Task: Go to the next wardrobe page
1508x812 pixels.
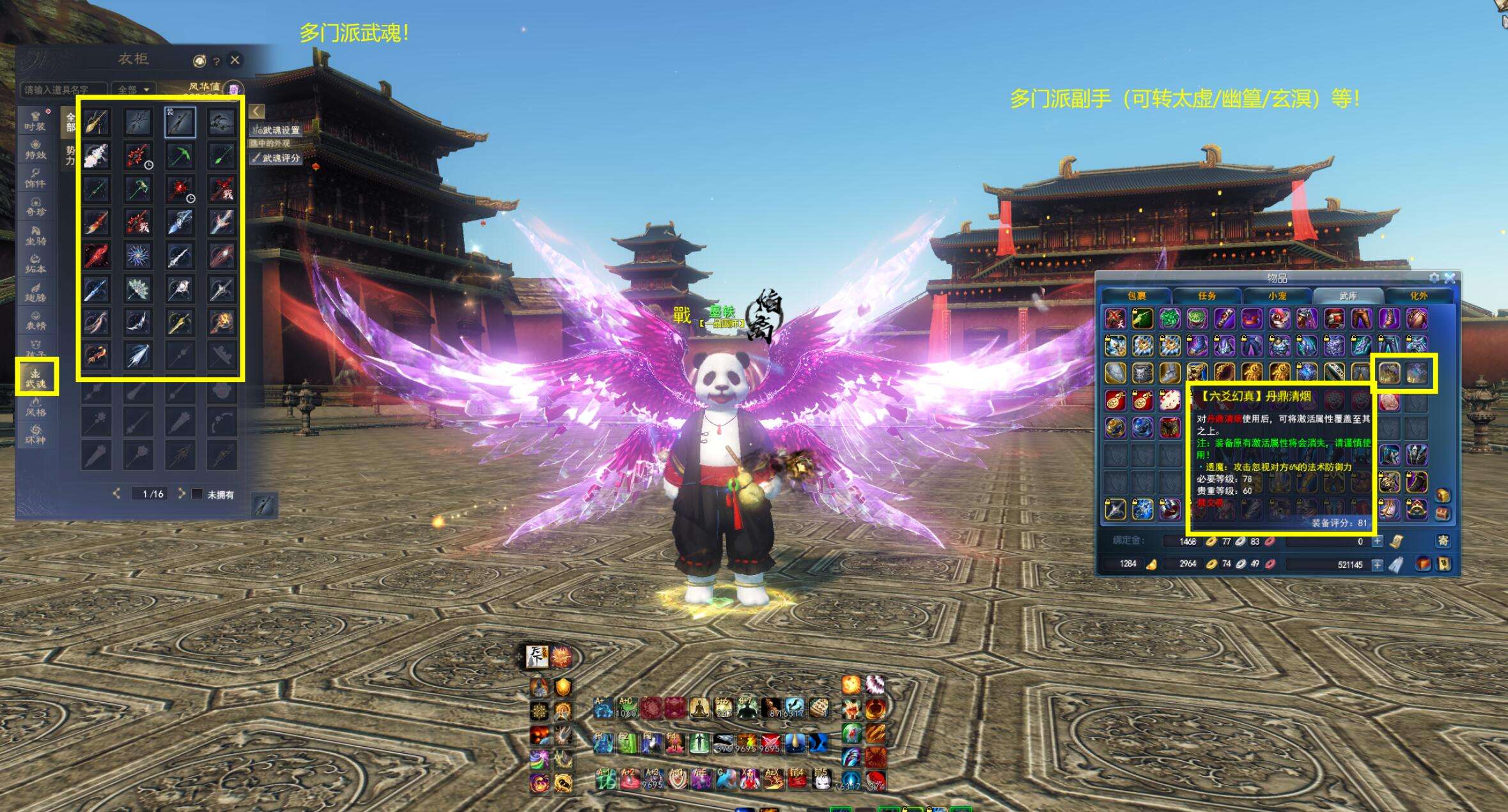Action: click(182, 493)
